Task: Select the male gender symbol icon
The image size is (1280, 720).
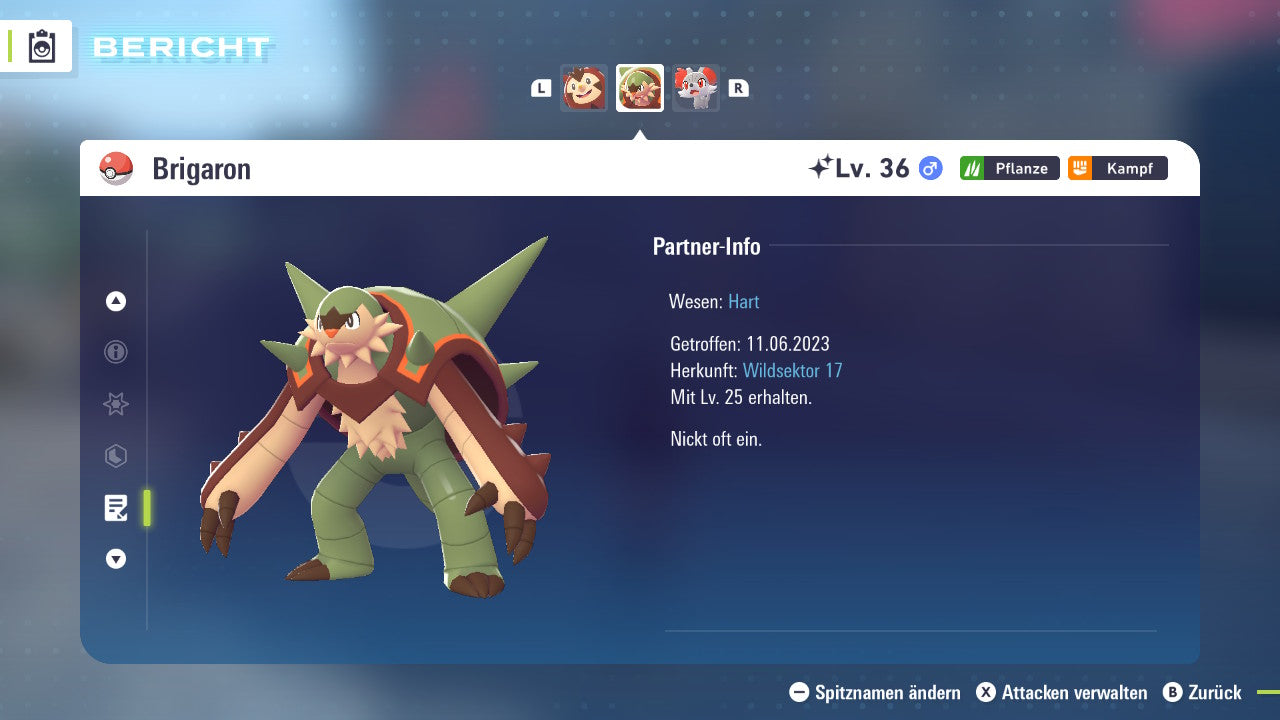Action: click(929, 168)
